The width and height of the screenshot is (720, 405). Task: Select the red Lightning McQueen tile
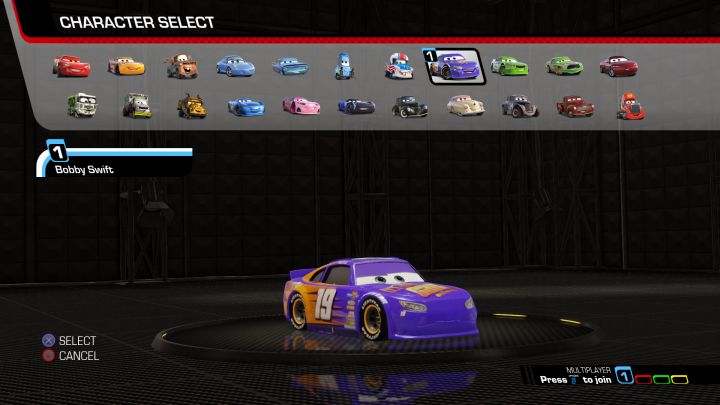pyautogui.click(x=72, y=66)
